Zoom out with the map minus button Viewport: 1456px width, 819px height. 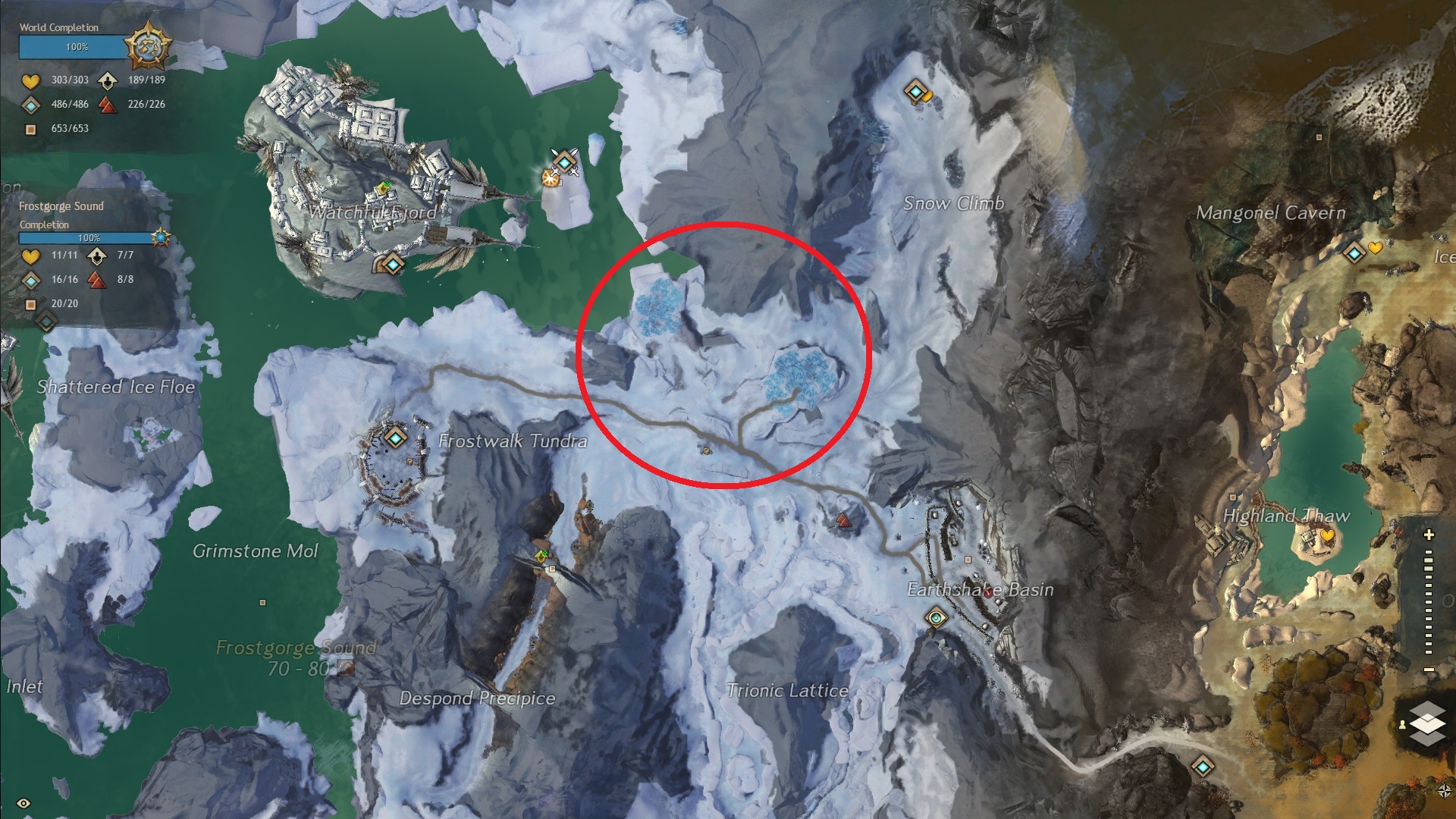(1429, 669)
